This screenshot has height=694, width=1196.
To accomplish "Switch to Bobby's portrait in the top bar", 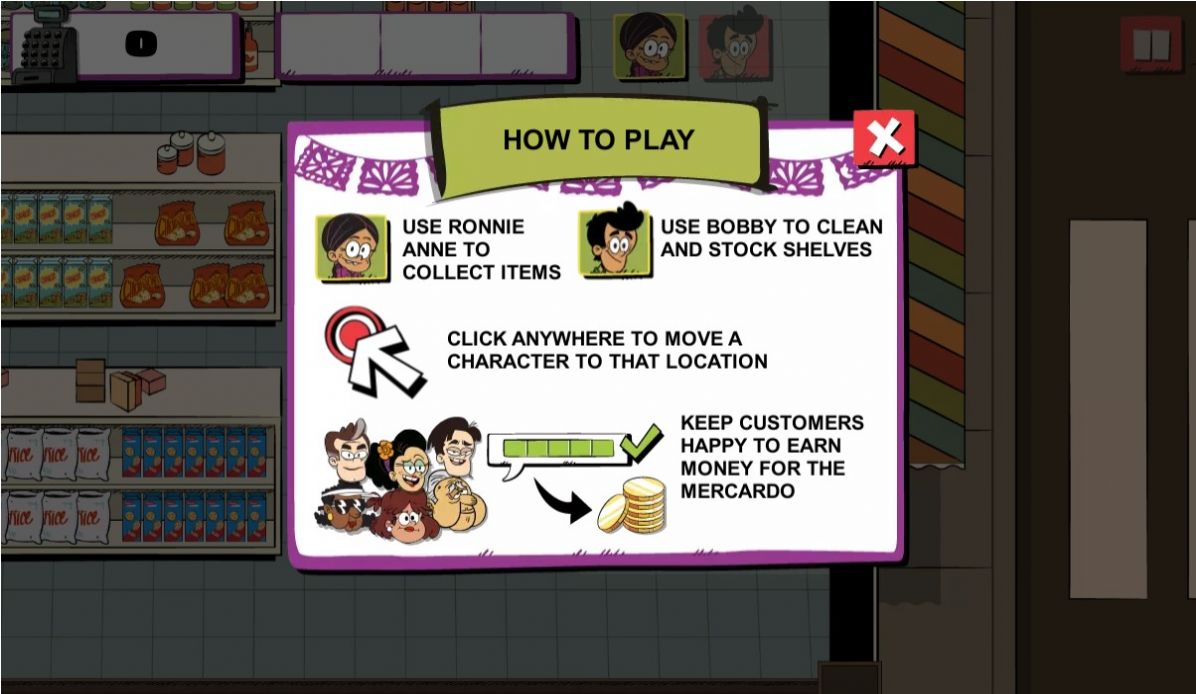I will tap(735, 45).
